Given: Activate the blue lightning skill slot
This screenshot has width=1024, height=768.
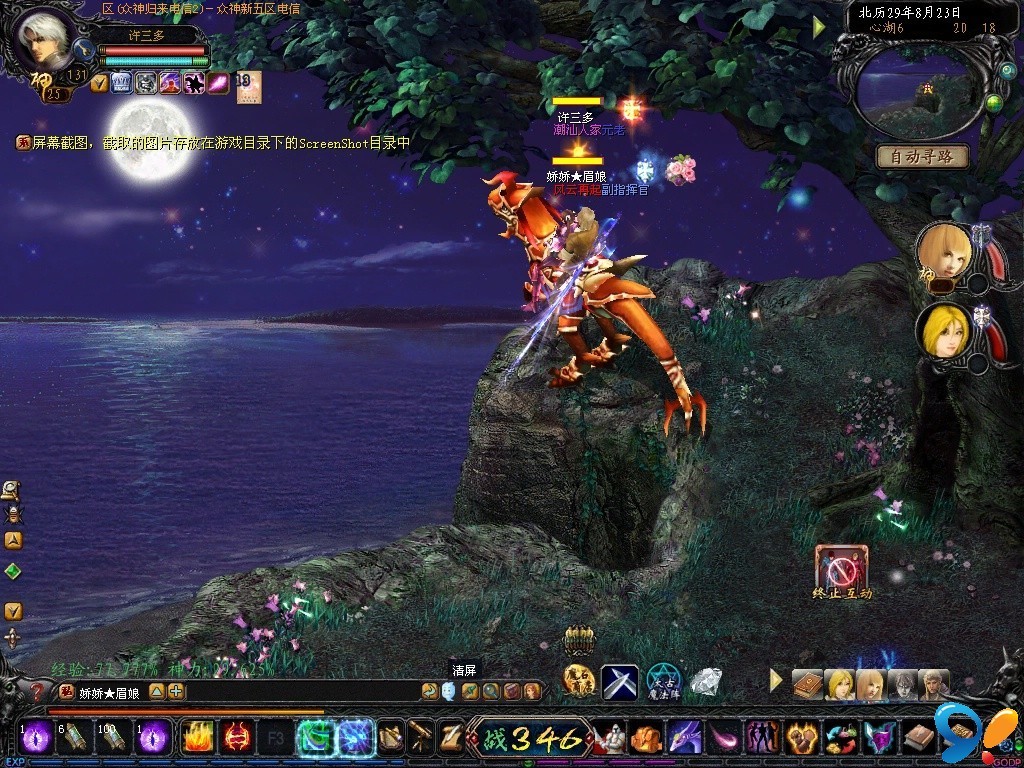Looking at the screenshot, I should (355, 738).
